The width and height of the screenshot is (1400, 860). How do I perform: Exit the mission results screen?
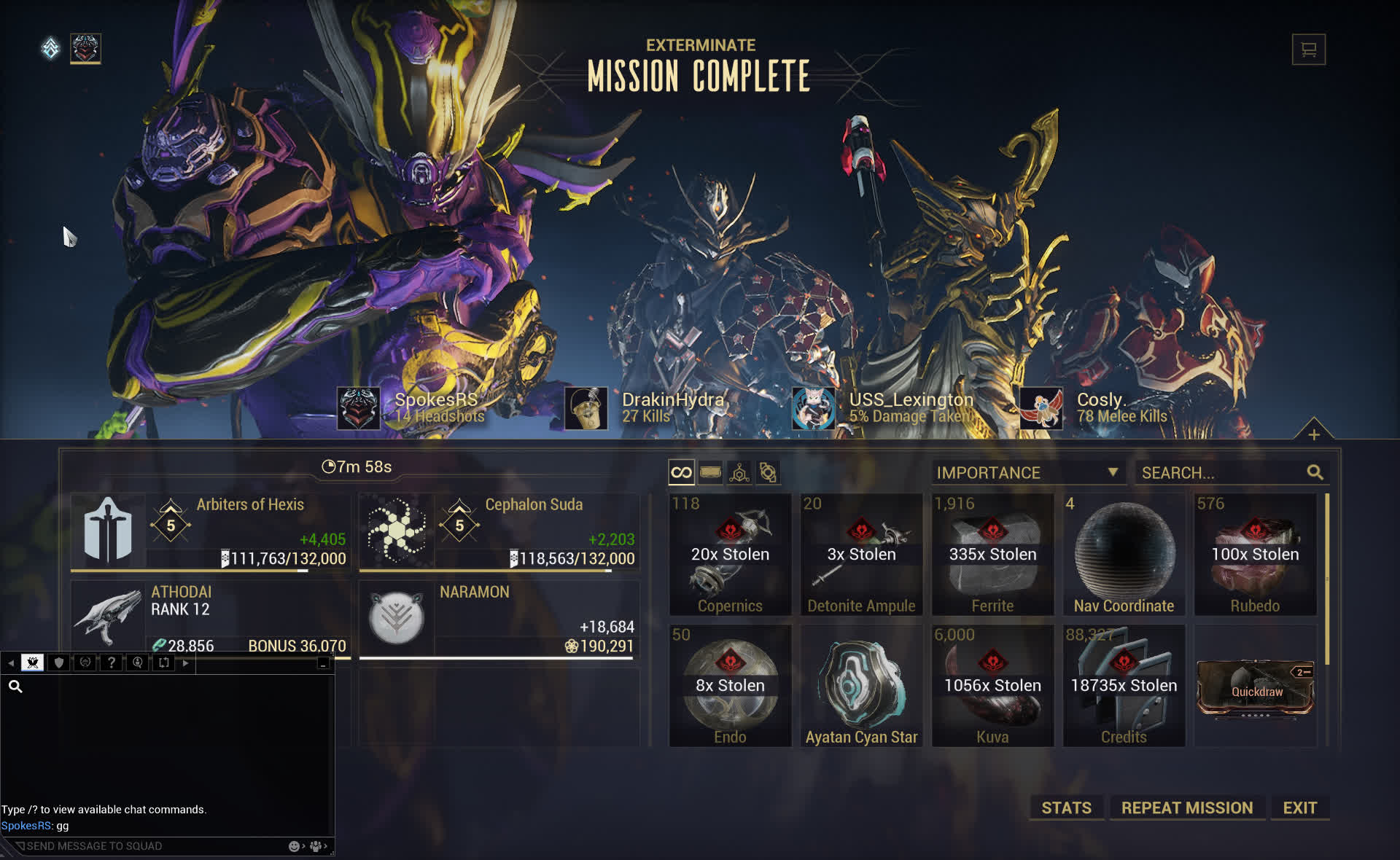click(1299, 808)
